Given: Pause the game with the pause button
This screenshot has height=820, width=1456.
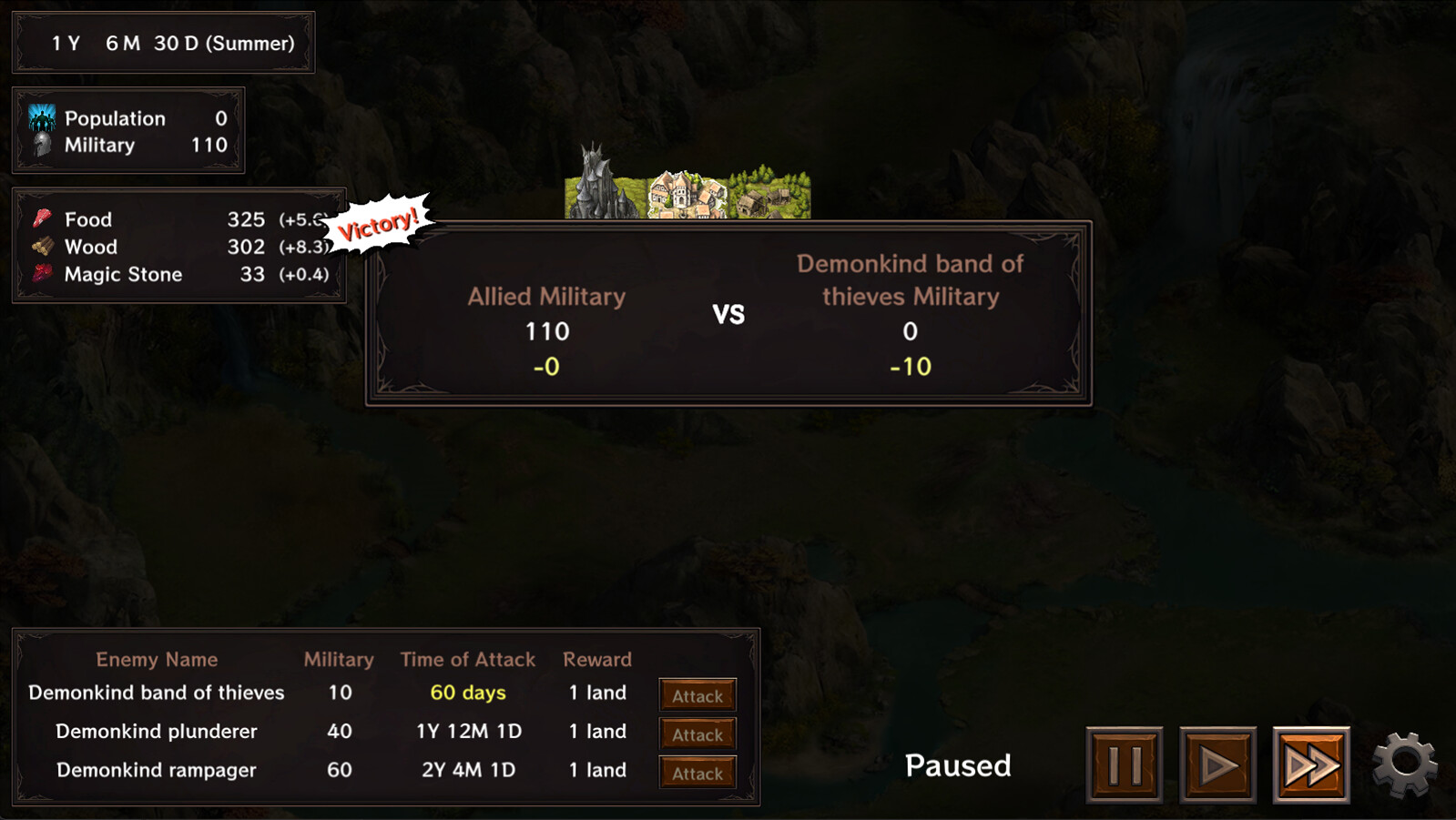Looking at the screenshot, I should [x=1125, y=764].
